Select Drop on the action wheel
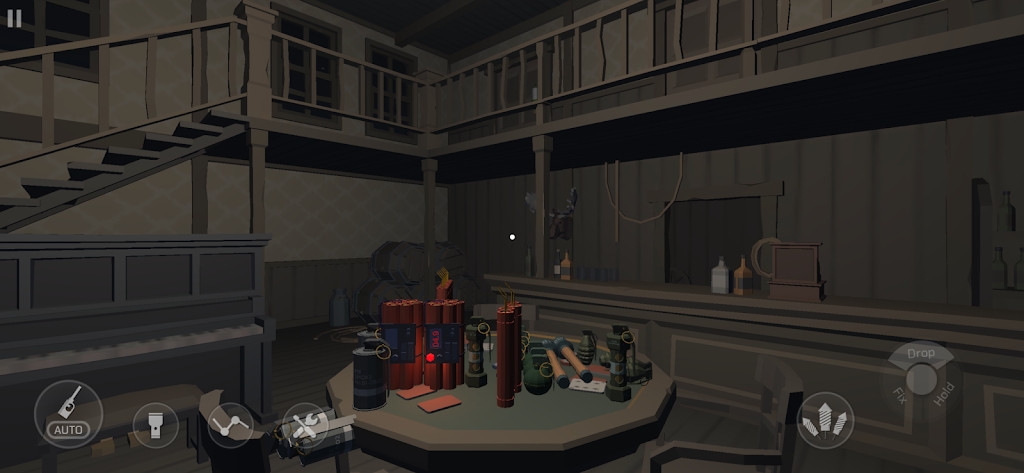 (920, 353)
